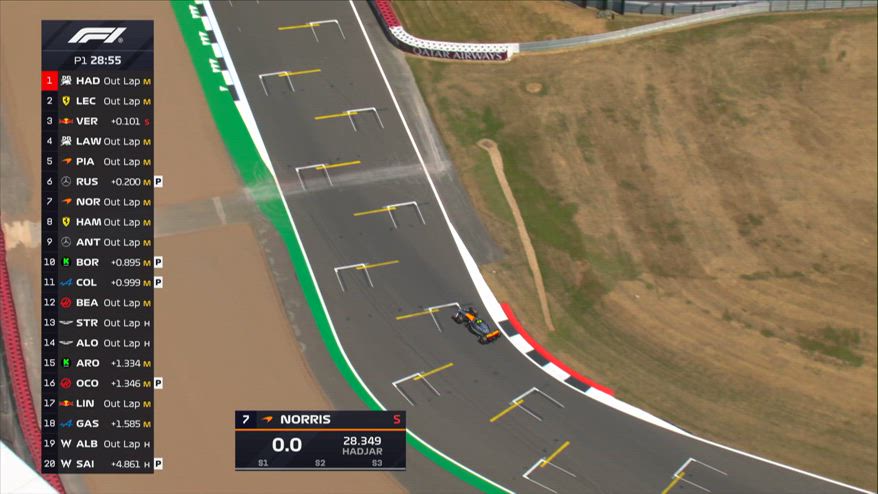Open the Norris sector timing panel
This screenshot has width=878, height=494.
[x=320, y=440]
